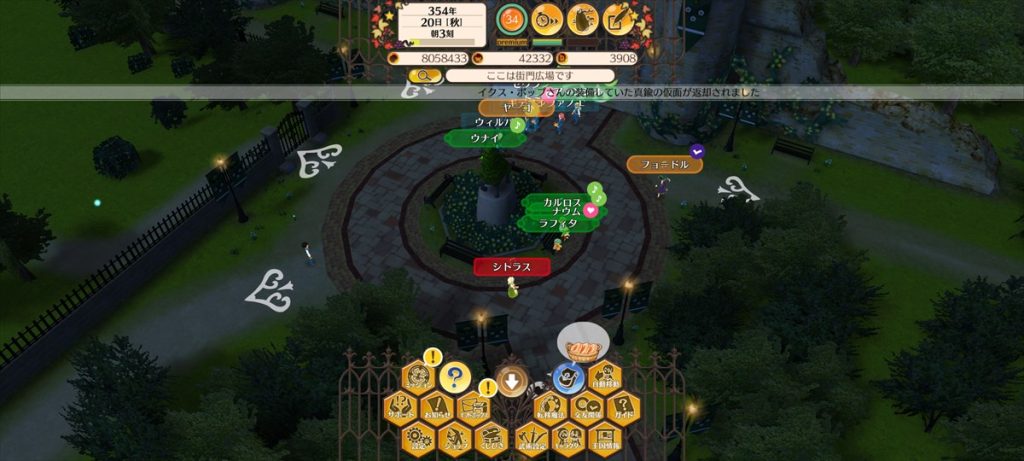Open the ガイド guide hexagon

click(622, 410)
